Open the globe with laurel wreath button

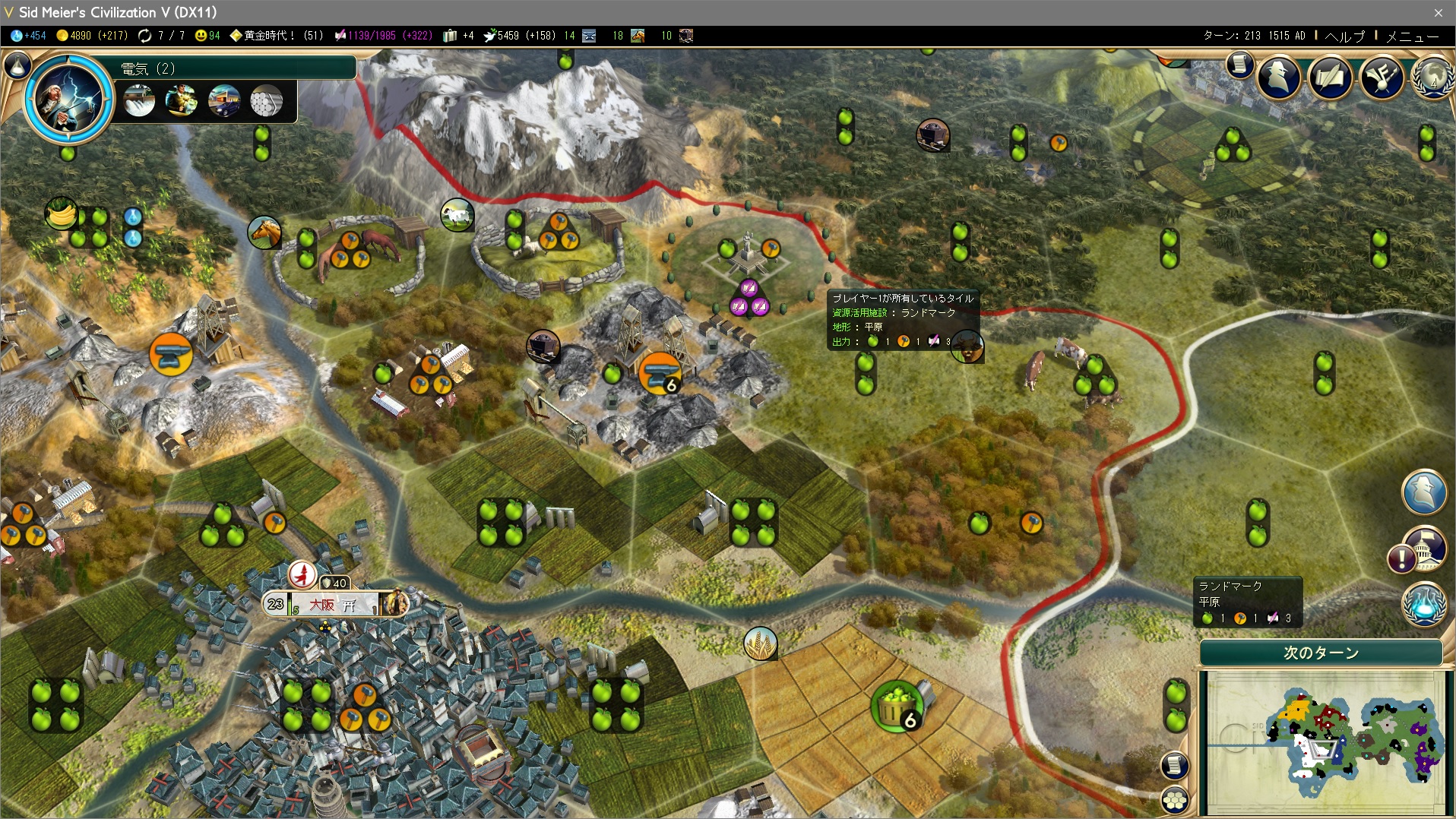pyautogui.click(x=1432, y=76)
